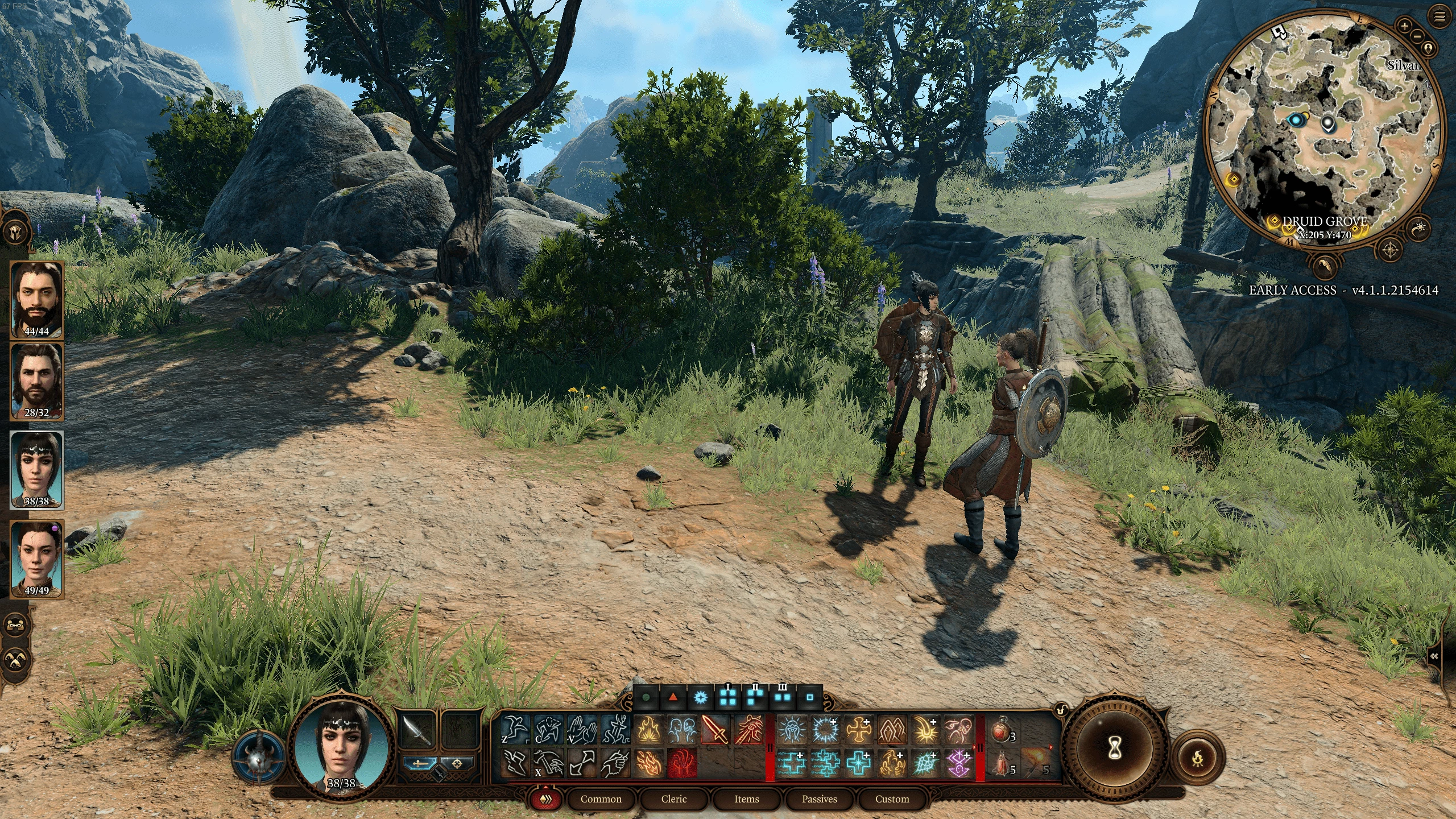Activate the red sword attack action
This screenshot has width=1456, height=819.
tap(715, 730)
